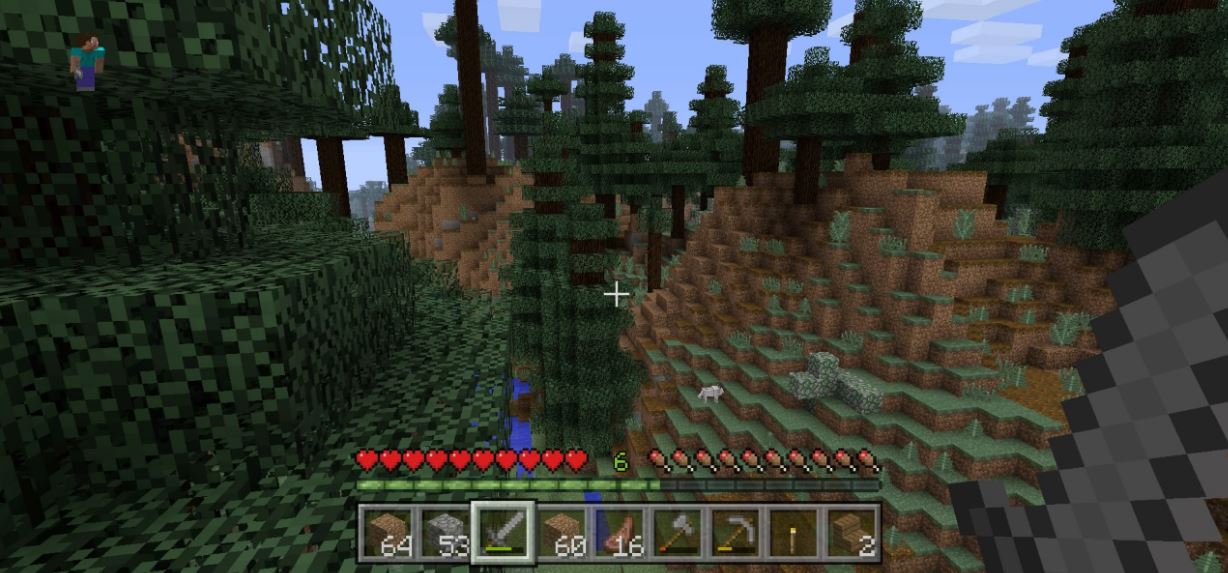Viewport: 1228px width, 573px height.
Task: Equip the stone pickaxe from the hotbar
Action: (x=736, y=532)
